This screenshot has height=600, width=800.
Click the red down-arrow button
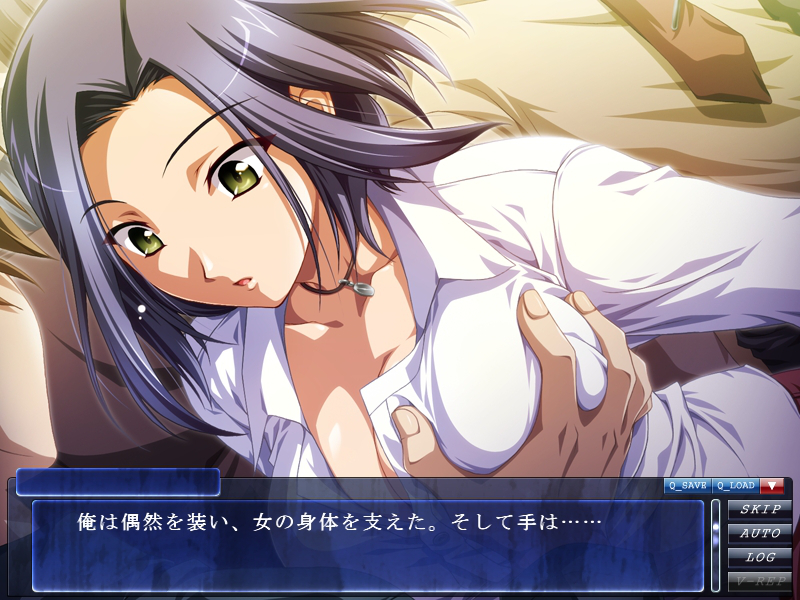[771, 485]
